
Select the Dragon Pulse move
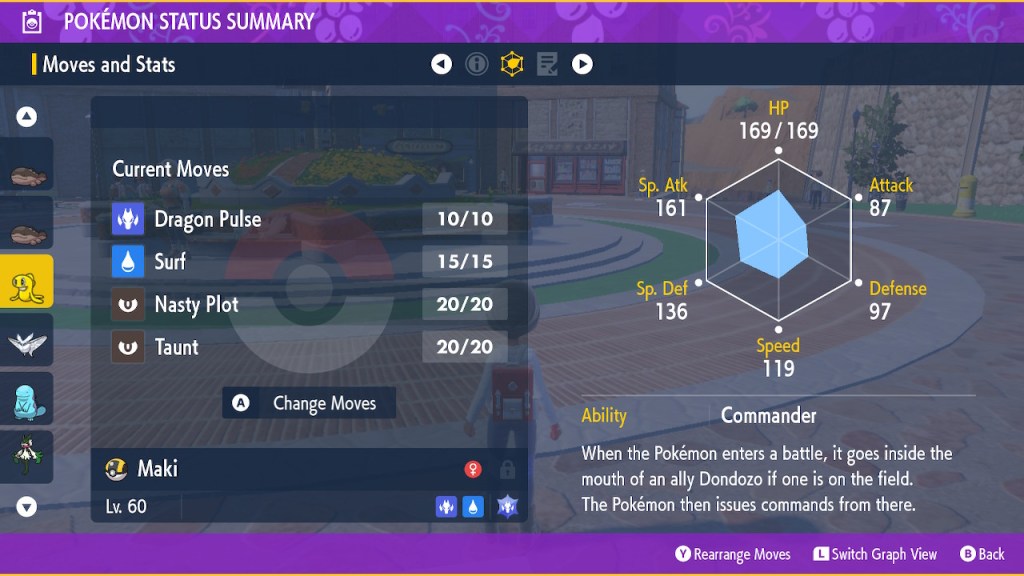coord(310,219)
